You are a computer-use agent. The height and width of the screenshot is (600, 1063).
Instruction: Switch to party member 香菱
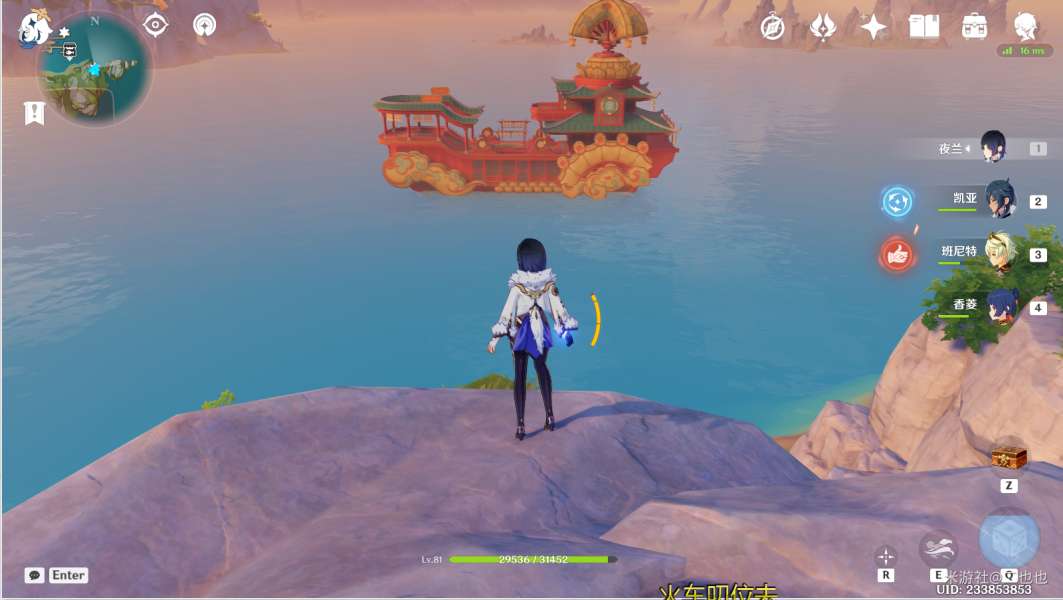[999, 306]
